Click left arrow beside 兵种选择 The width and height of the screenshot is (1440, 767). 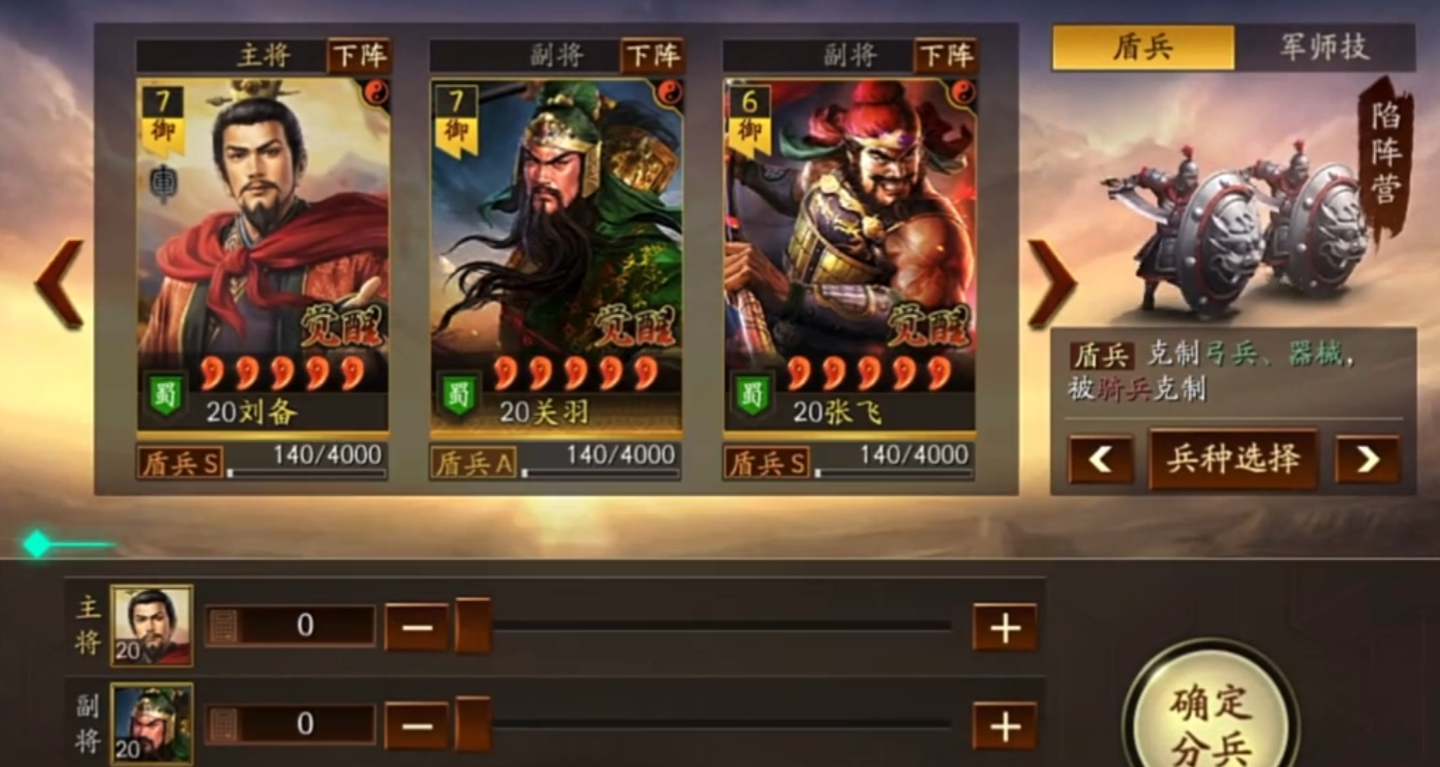[1101, 461]
